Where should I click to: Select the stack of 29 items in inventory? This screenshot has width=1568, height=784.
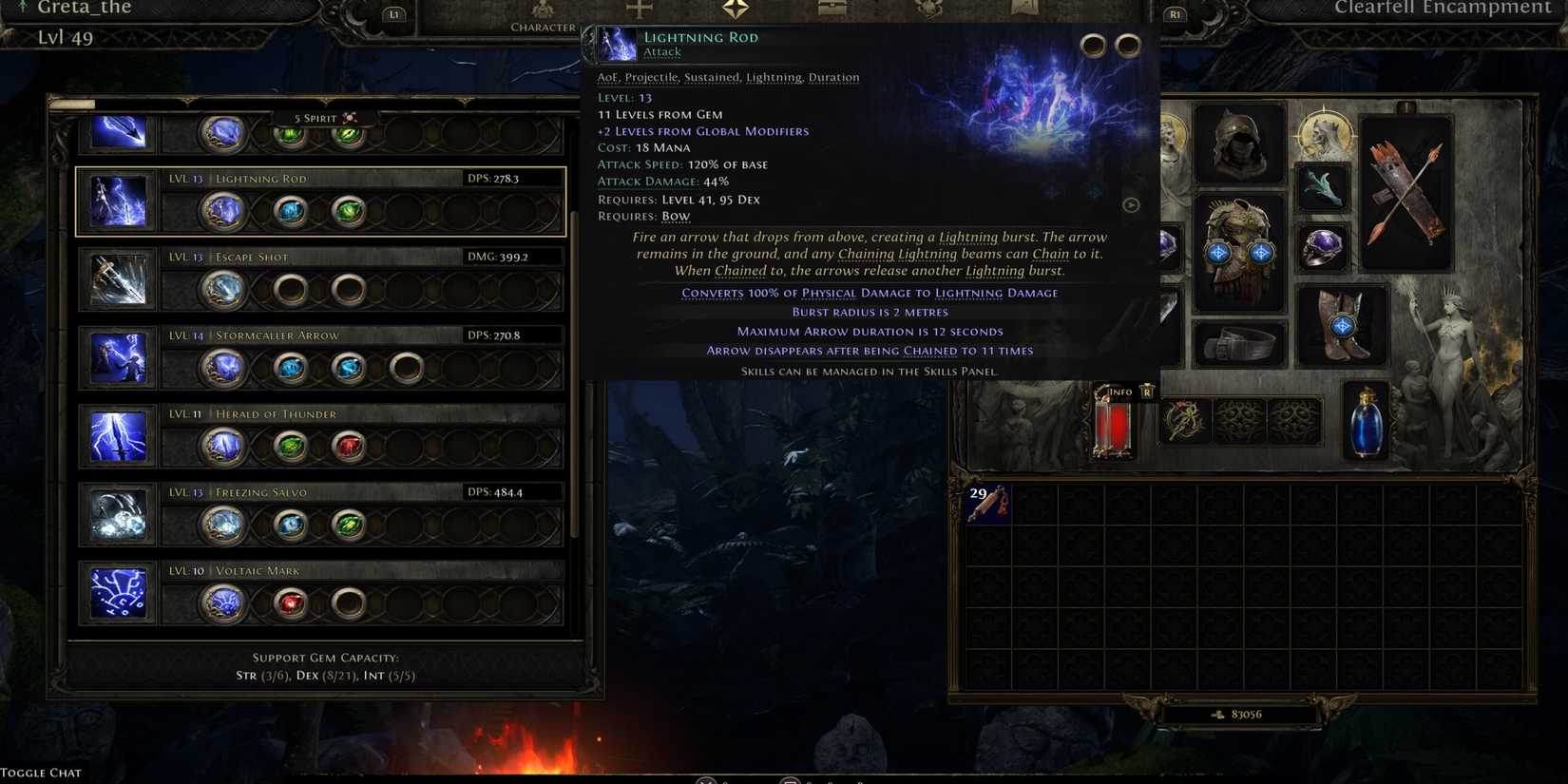point(988,506)
